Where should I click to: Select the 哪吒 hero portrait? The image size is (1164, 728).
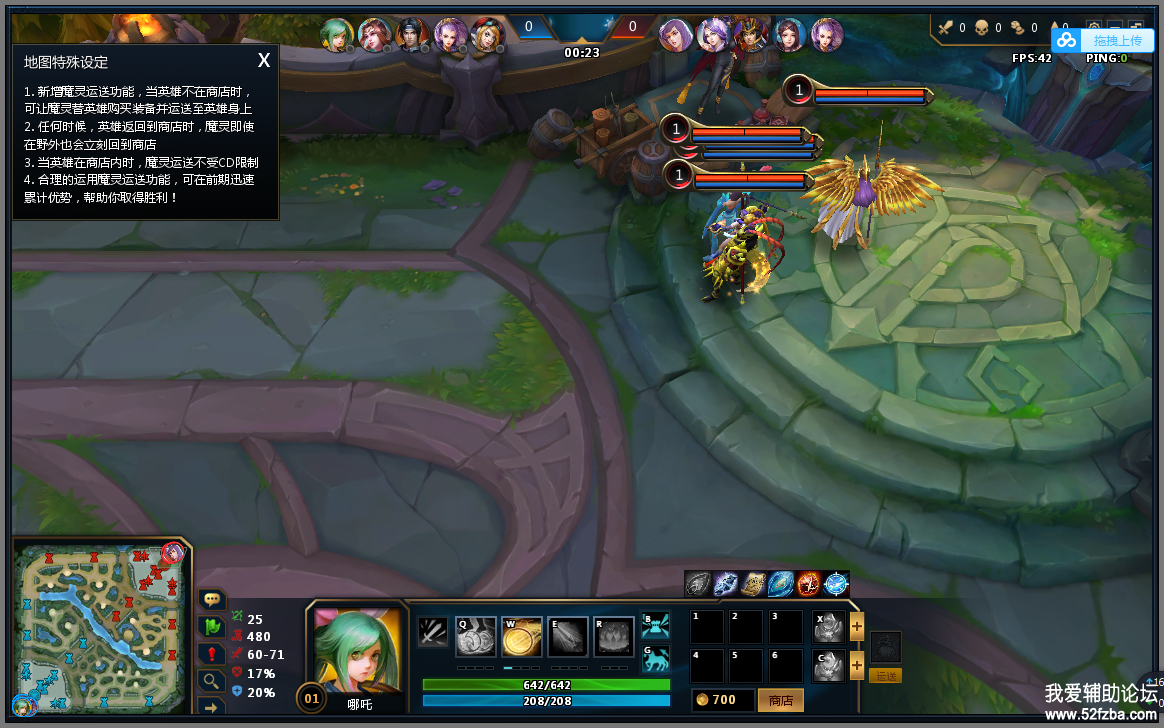click(357, 647)
